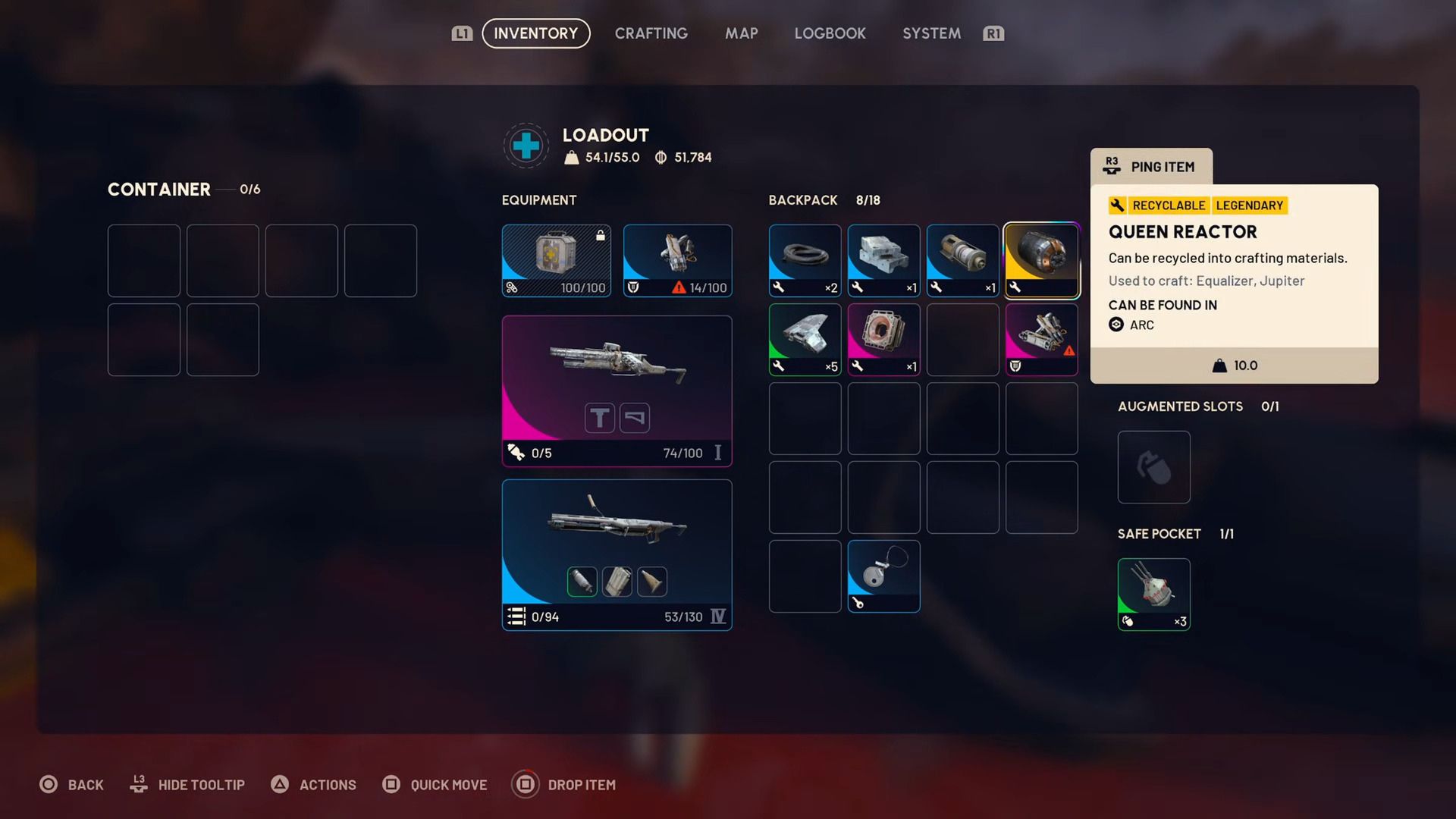
Task: Select the magazine attachment under the shotgun
Action: click(x=617, y=582)
